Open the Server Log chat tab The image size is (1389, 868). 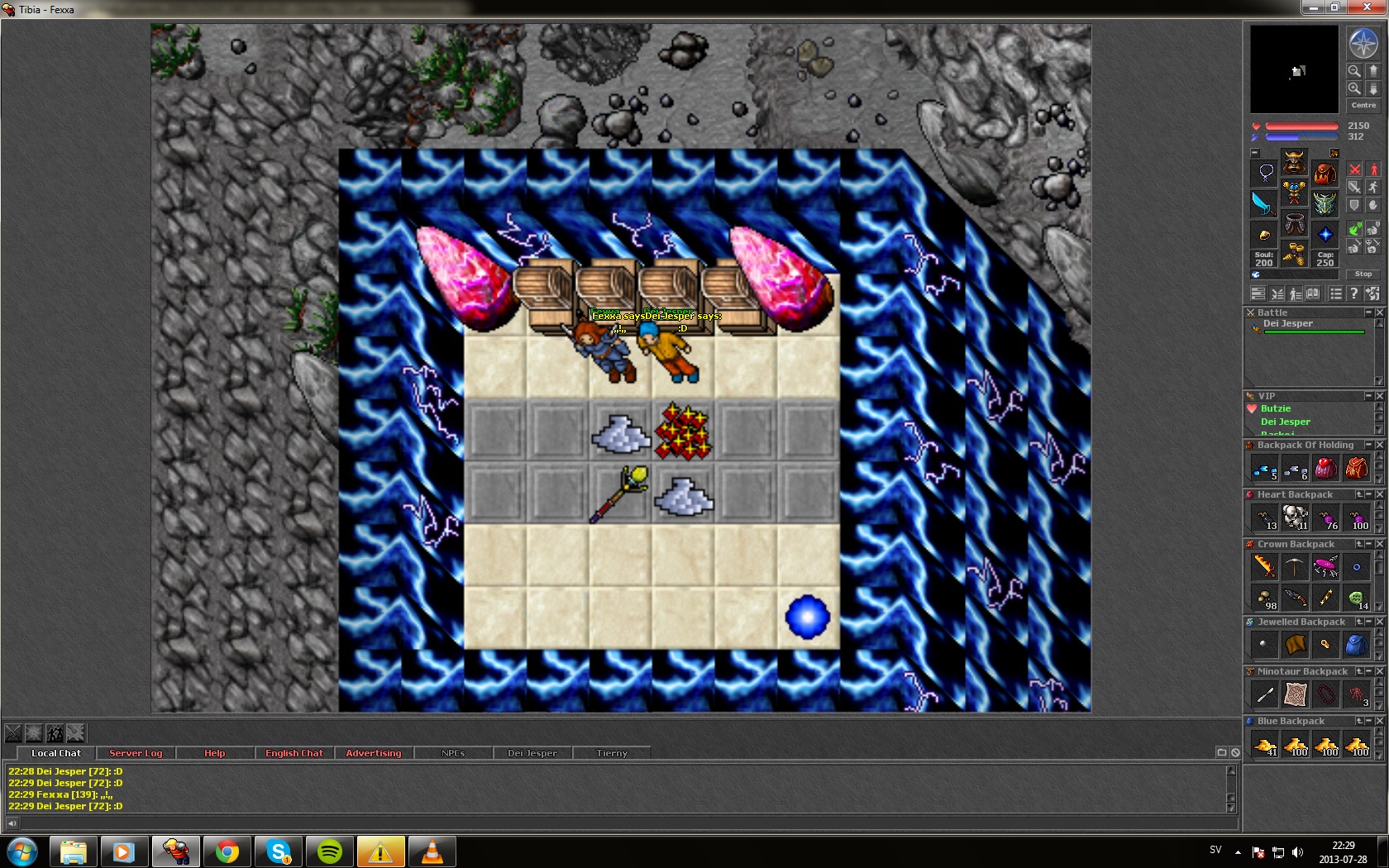pos(136,753)
